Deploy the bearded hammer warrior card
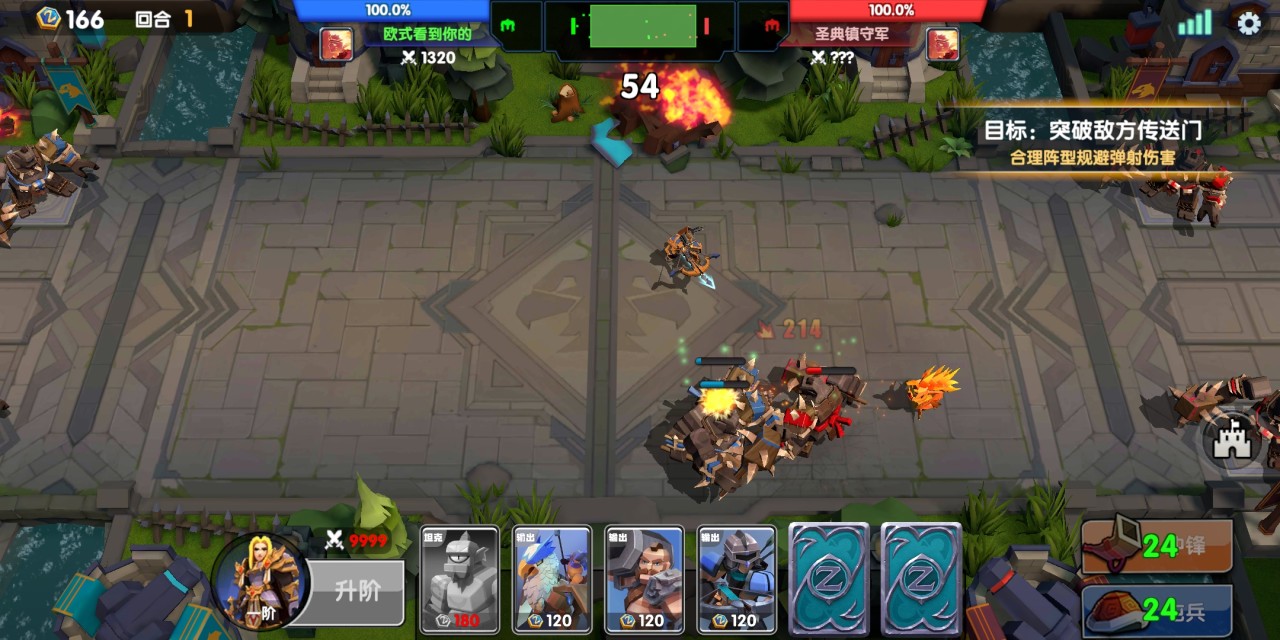This screenshot has height=640, width=1280. [x=644, y=580]
